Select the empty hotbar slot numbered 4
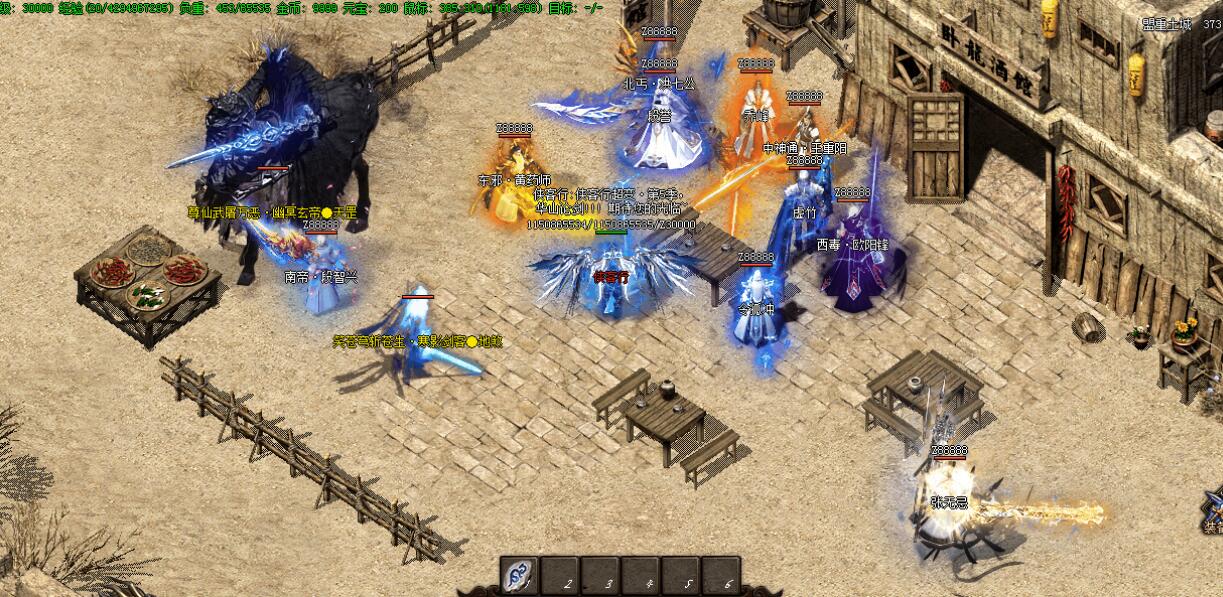This screenshot has width=1223, height=597. pyautogui.click(x=640, y=576)
